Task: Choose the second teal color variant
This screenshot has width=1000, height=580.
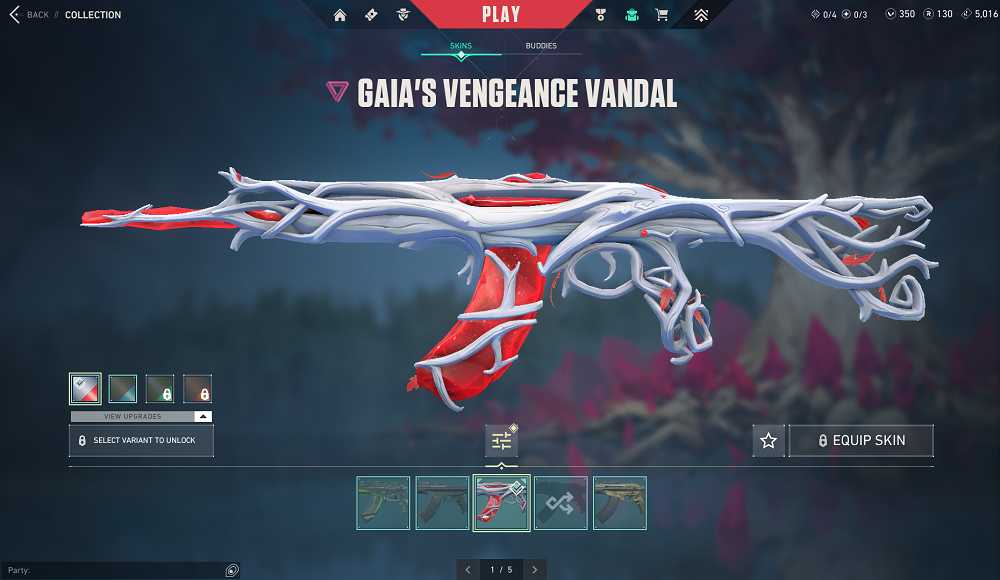Action: coord(122,388)
